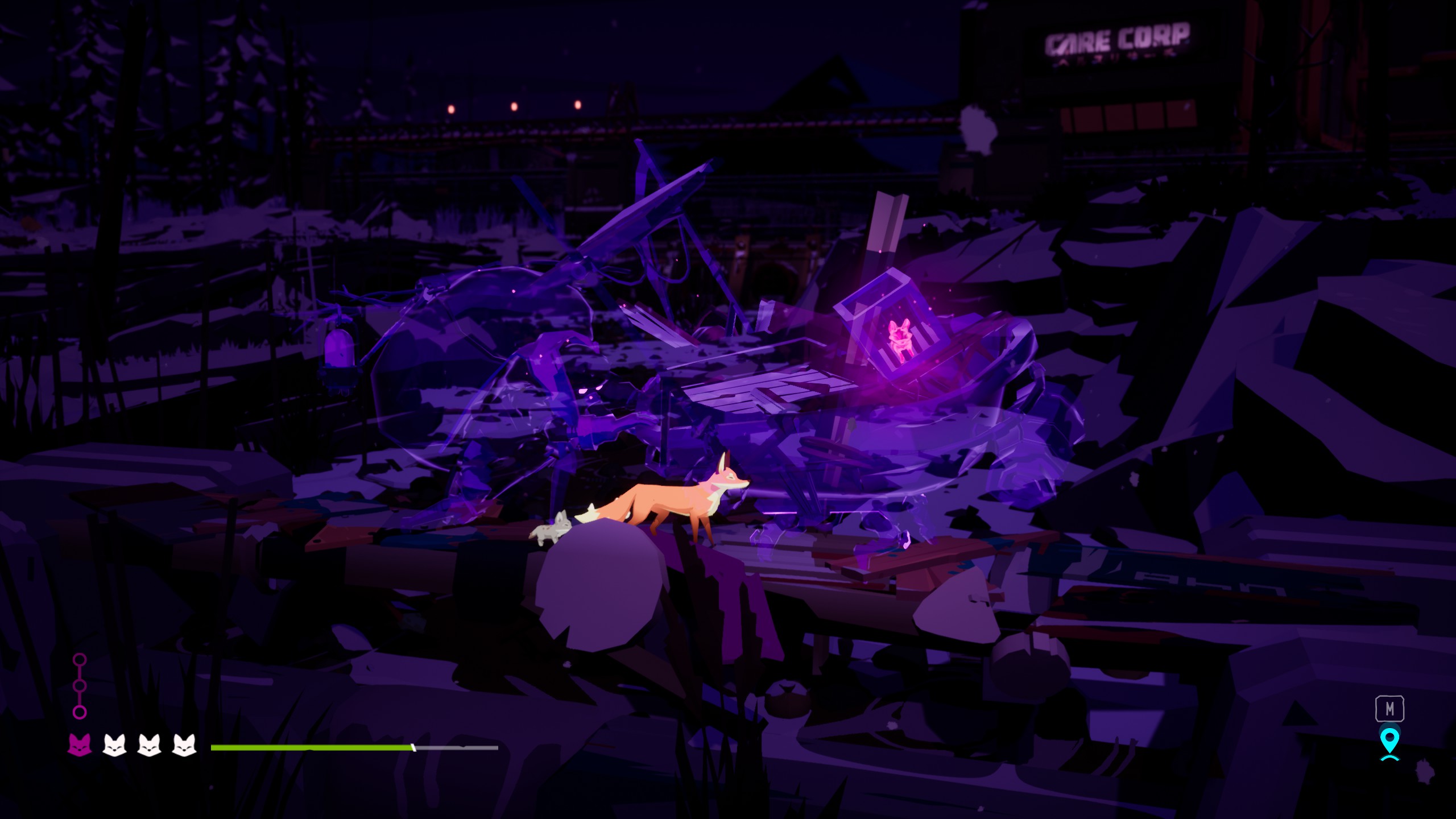Click the three-circle chain indicator
The height and width of the screenshot is (819, 1456).
[x=80, y=686]
